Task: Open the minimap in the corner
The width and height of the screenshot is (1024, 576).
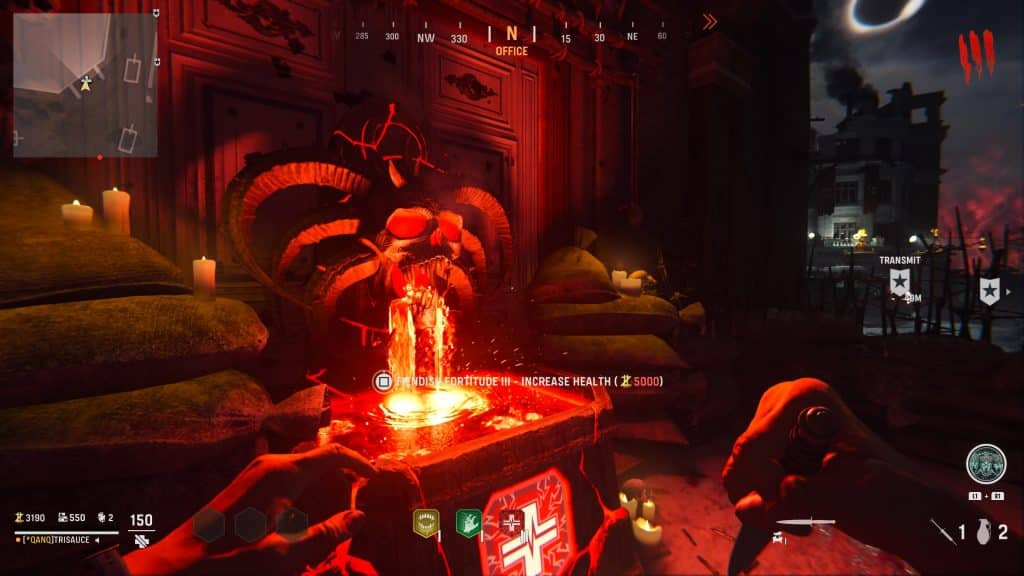Action: coord(85,84)
